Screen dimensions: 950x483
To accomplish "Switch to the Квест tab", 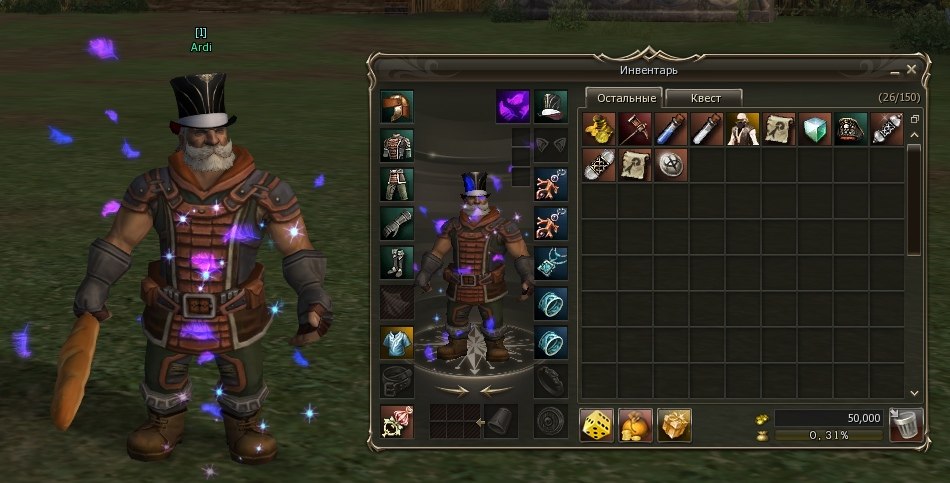I will pyautogui.click(x=704, y=98).
